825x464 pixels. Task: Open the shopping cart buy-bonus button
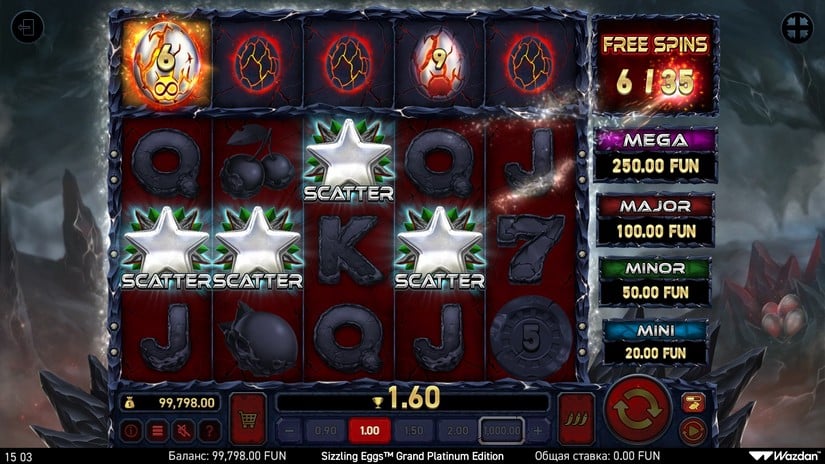coord(247,413)
